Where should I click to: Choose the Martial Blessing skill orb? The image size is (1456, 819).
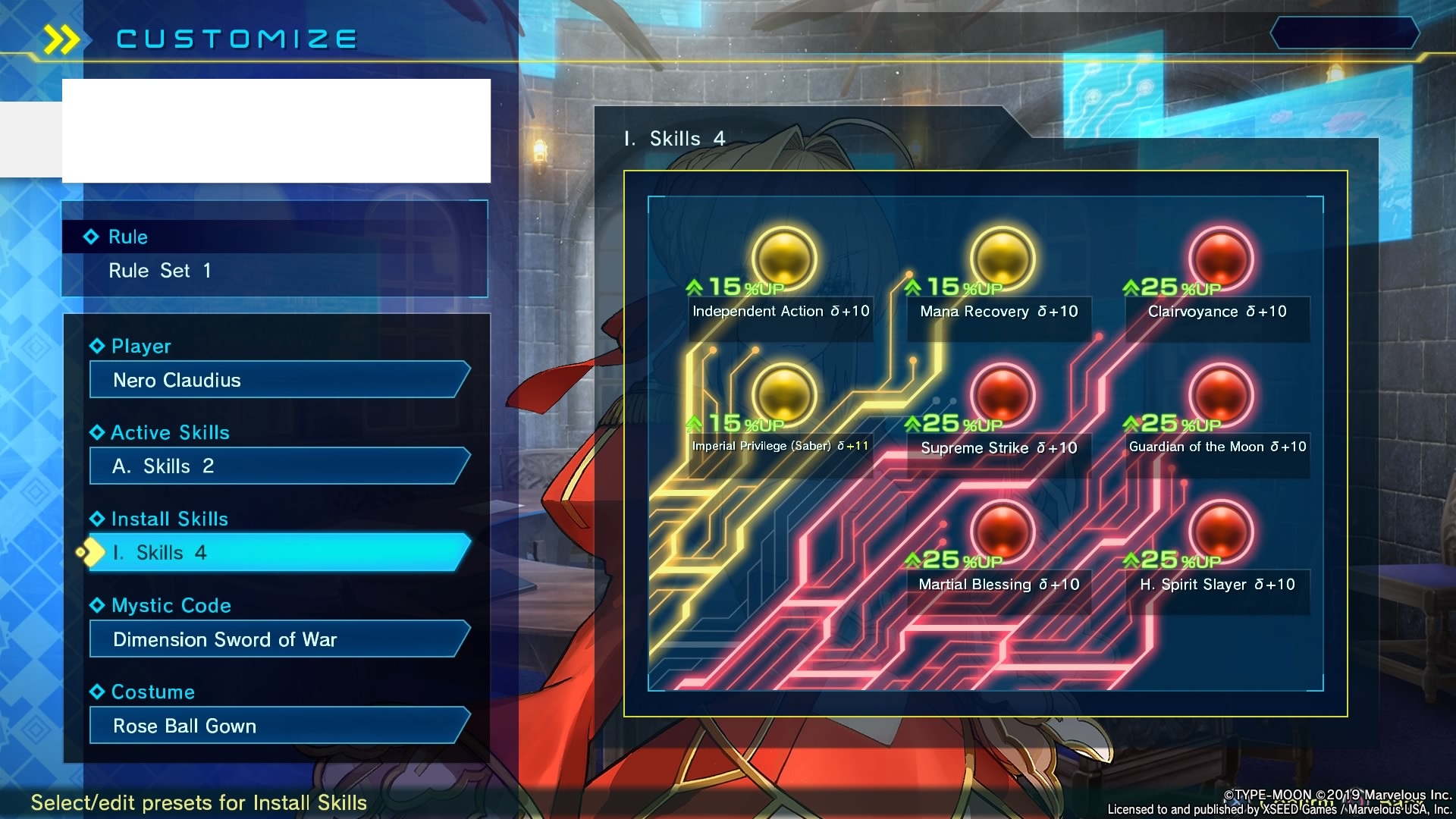click(1002, 531)
